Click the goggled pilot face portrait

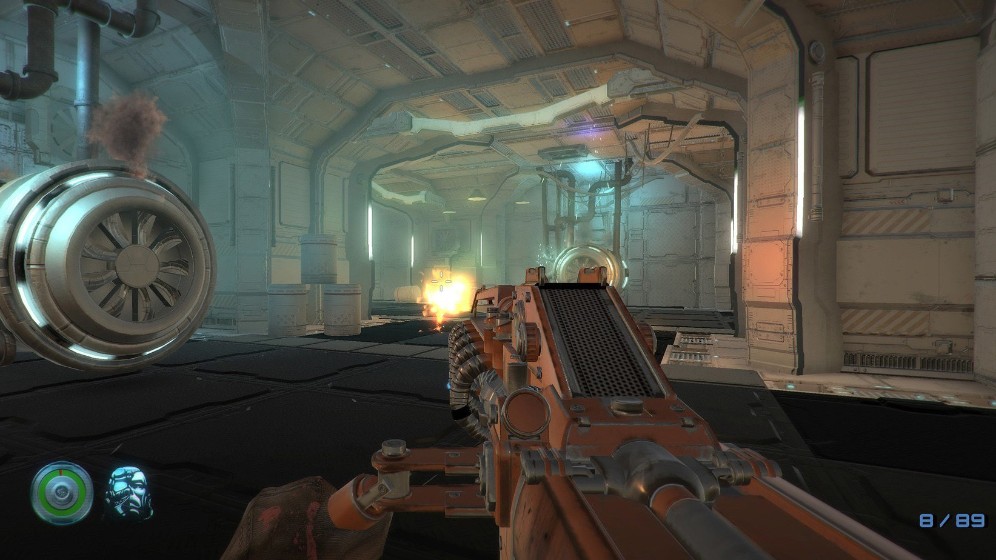click(x=129, y=492)
